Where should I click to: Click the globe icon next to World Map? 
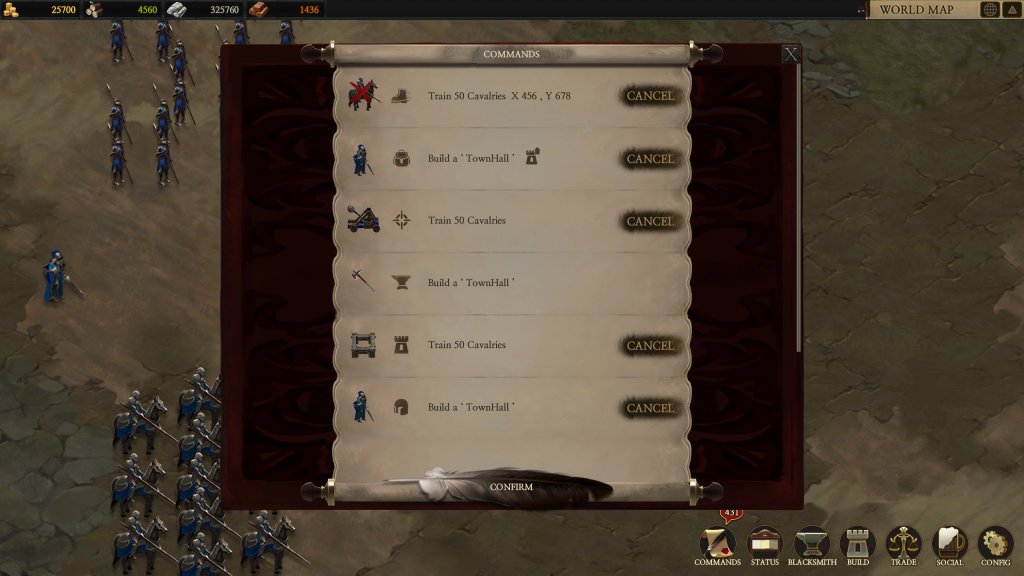990,10
